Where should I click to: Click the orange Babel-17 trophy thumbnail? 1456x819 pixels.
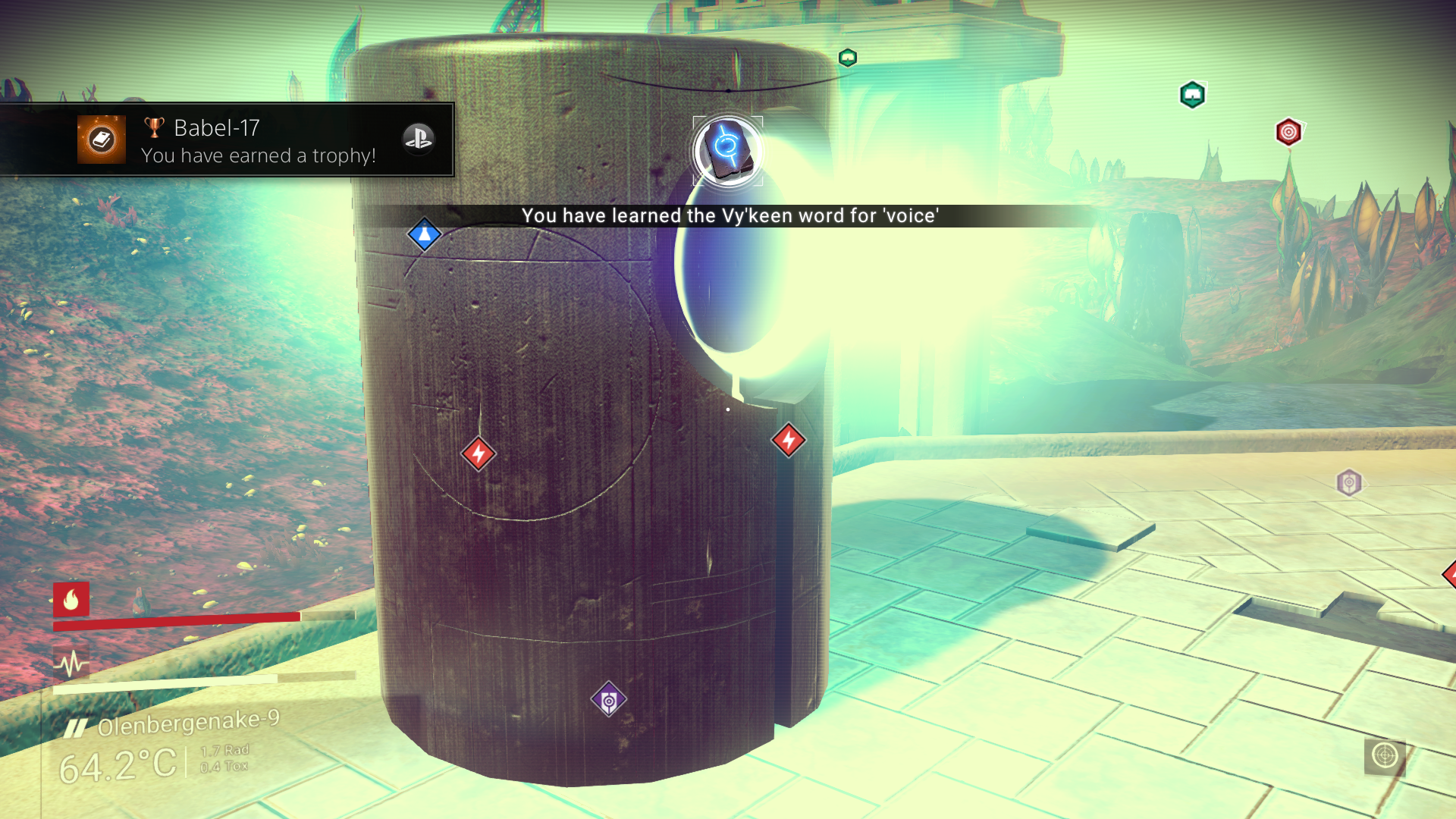coord(102,140)
